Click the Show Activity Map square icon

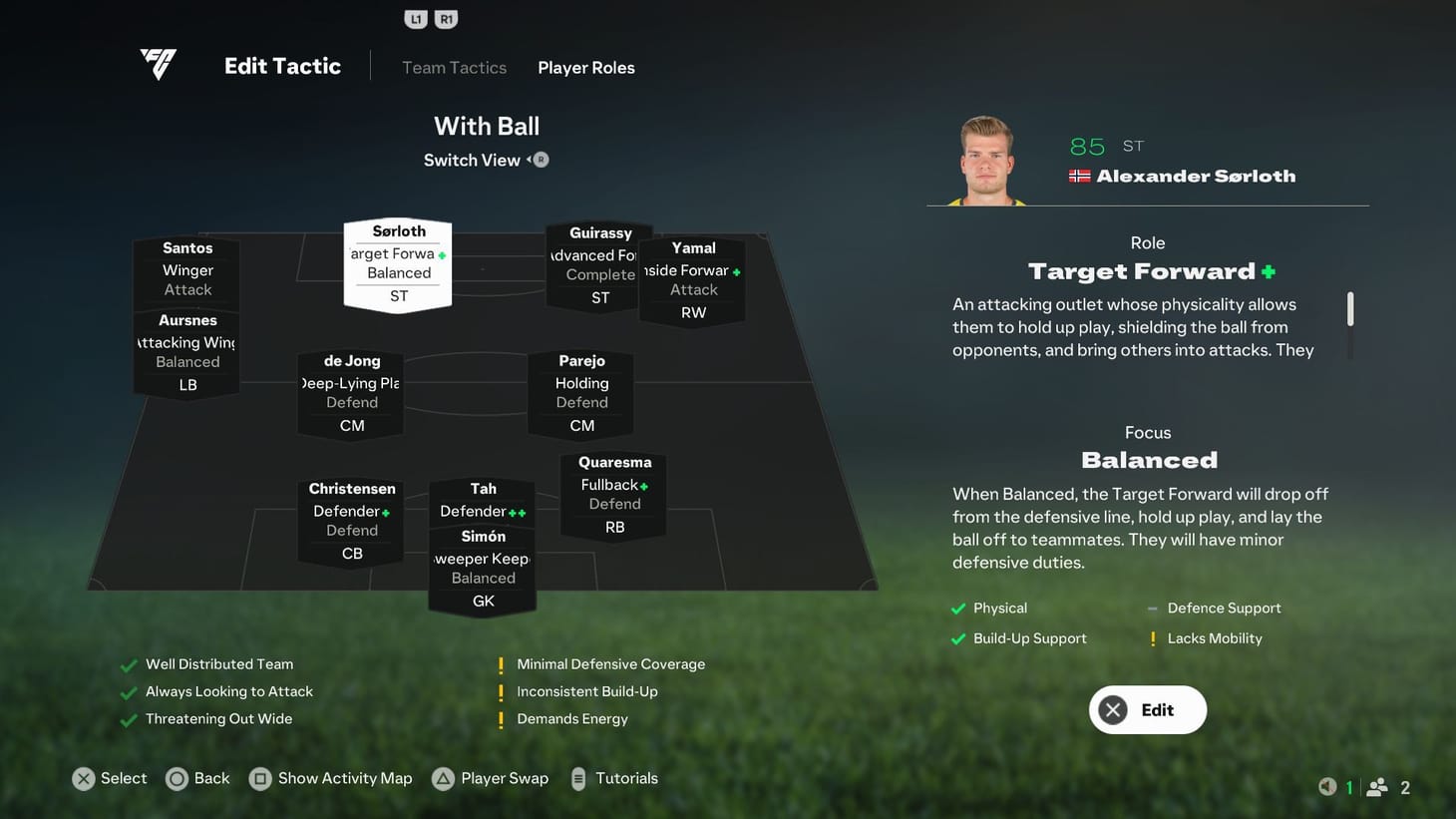pyautogui.click(x=261, y=778)
